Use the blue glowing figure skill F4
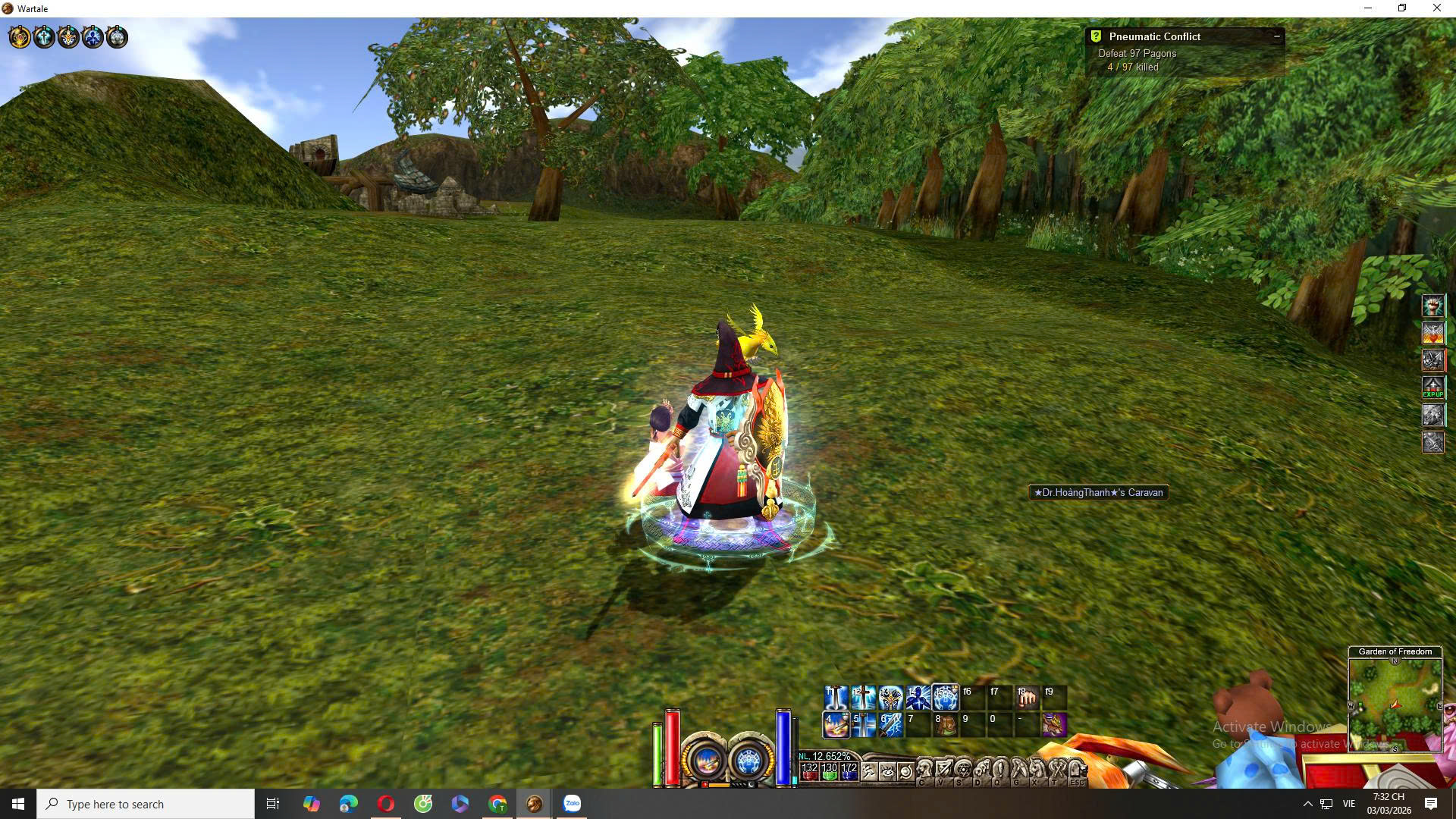This screenshot has width=1456, height=819. pos(918,697)
